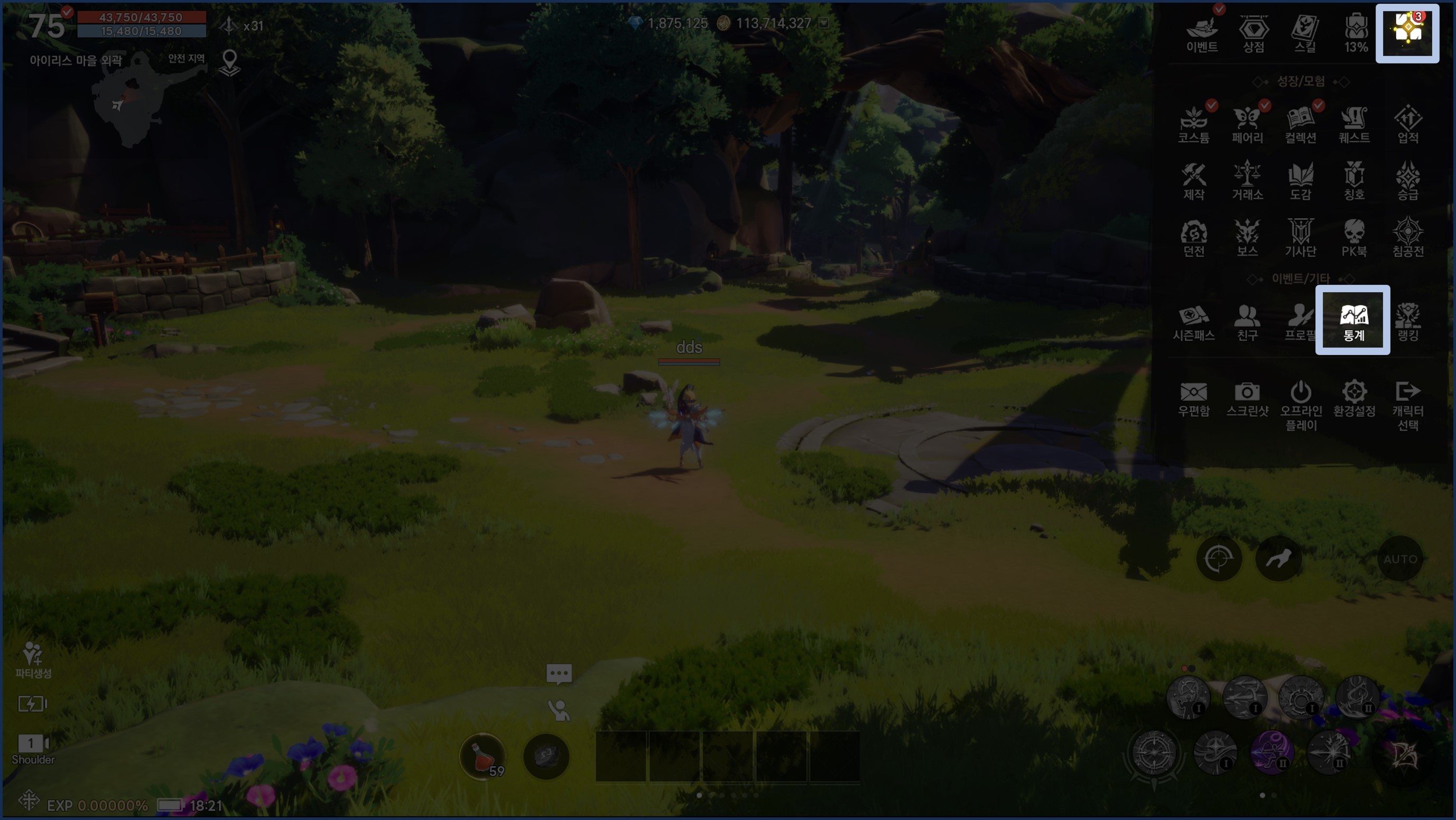The height and width of the screenshot is (820, 1456).
Task: Open the 상점 shop
Action: (x=1253, y=33)
